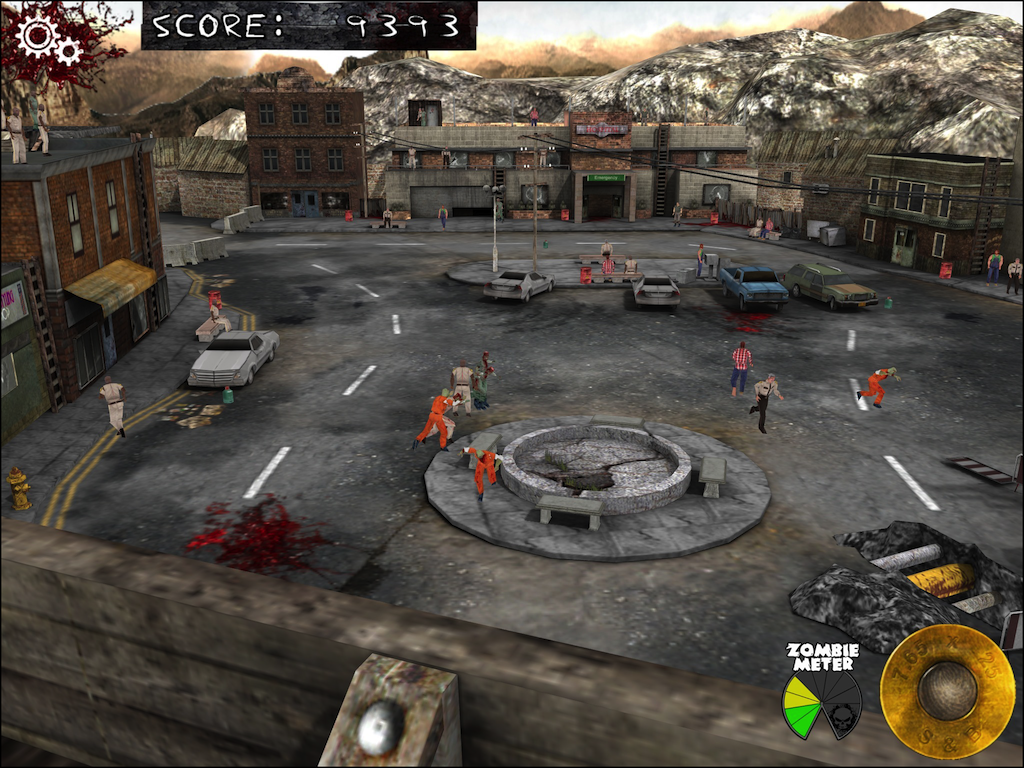Open settings with the gears icon

pyautogui.click(x=48, y=41)
